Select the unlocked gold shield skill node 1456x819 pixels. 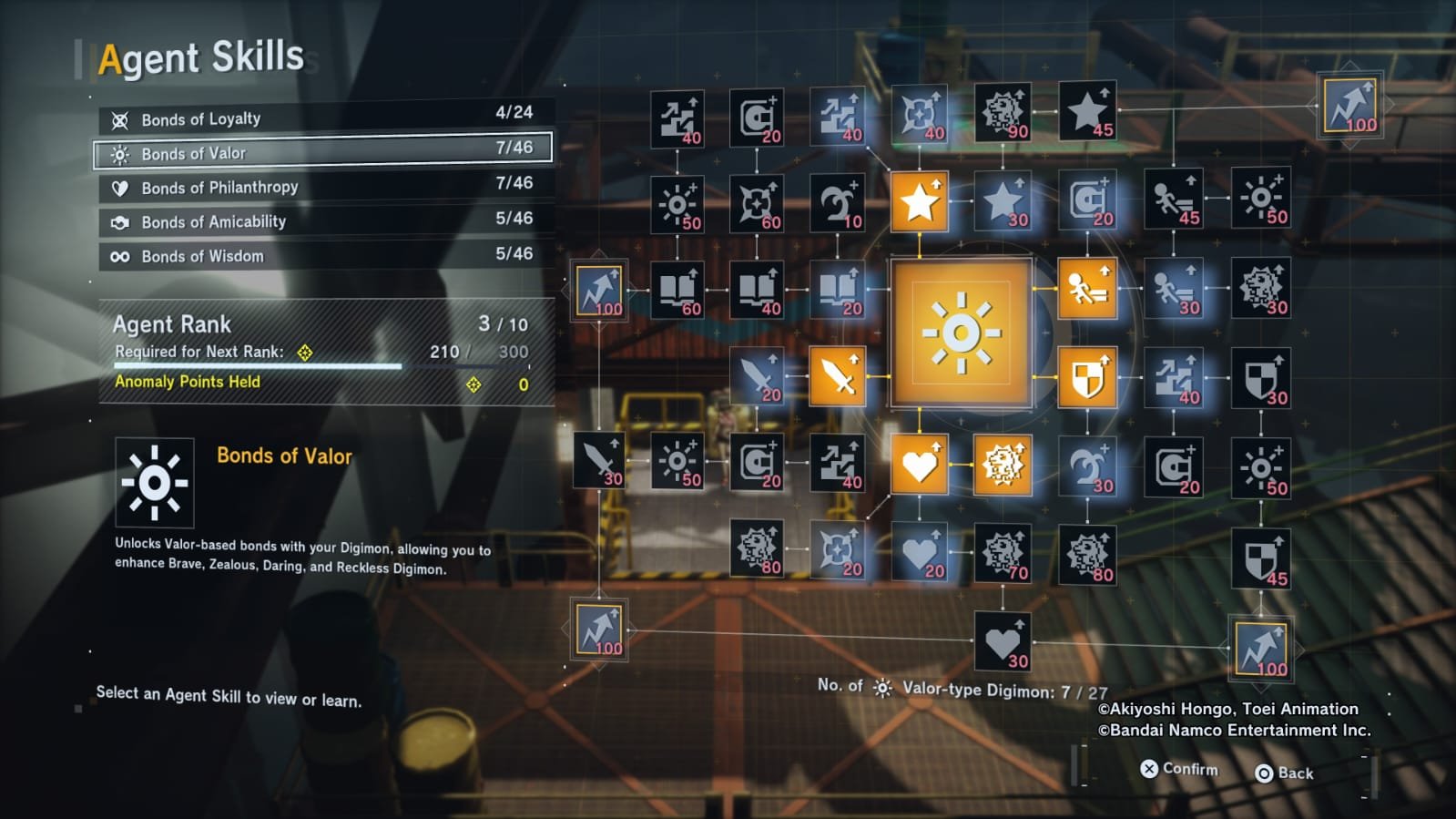(x=1087, y=377)
